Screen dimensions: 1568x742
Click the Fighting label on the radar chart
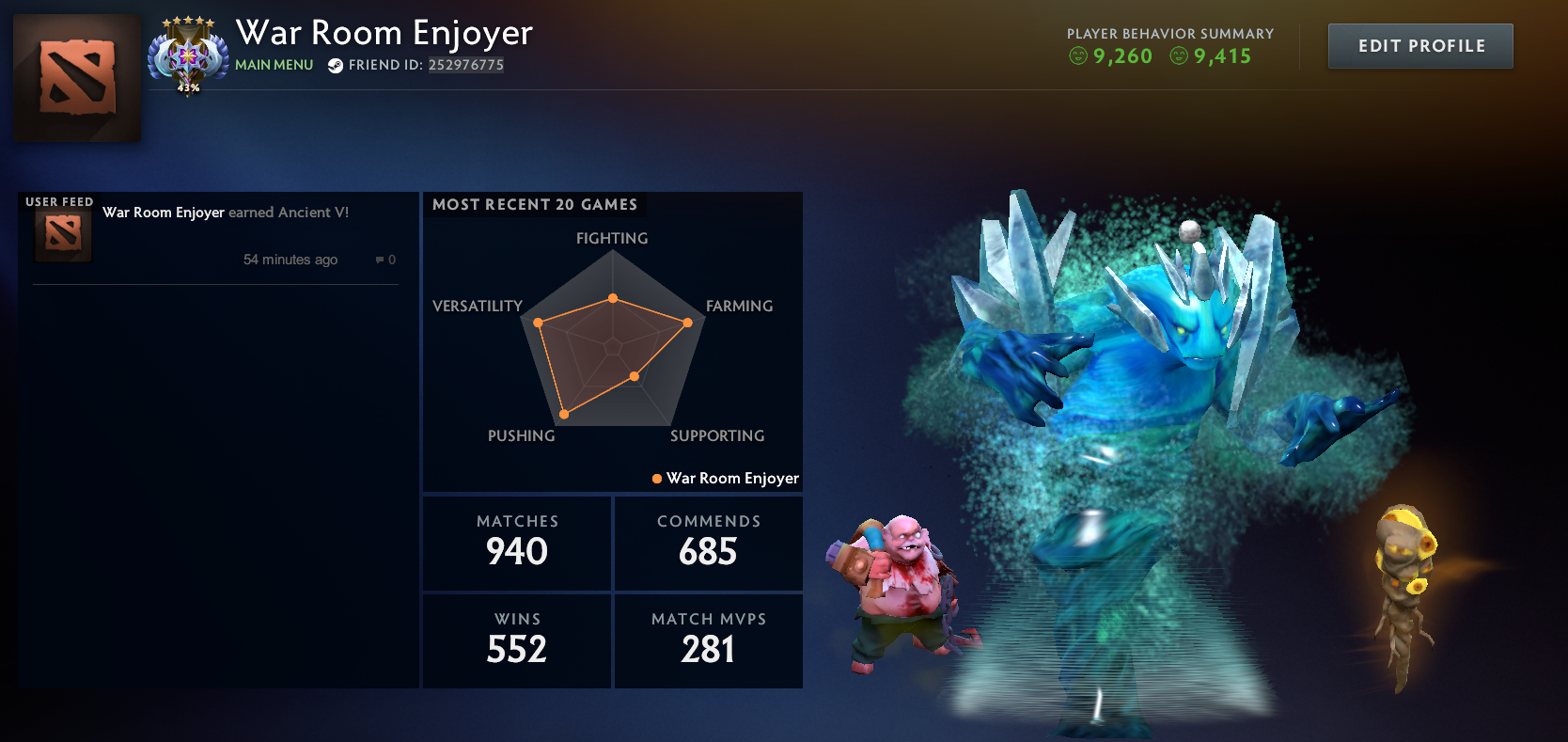point(611,239)
